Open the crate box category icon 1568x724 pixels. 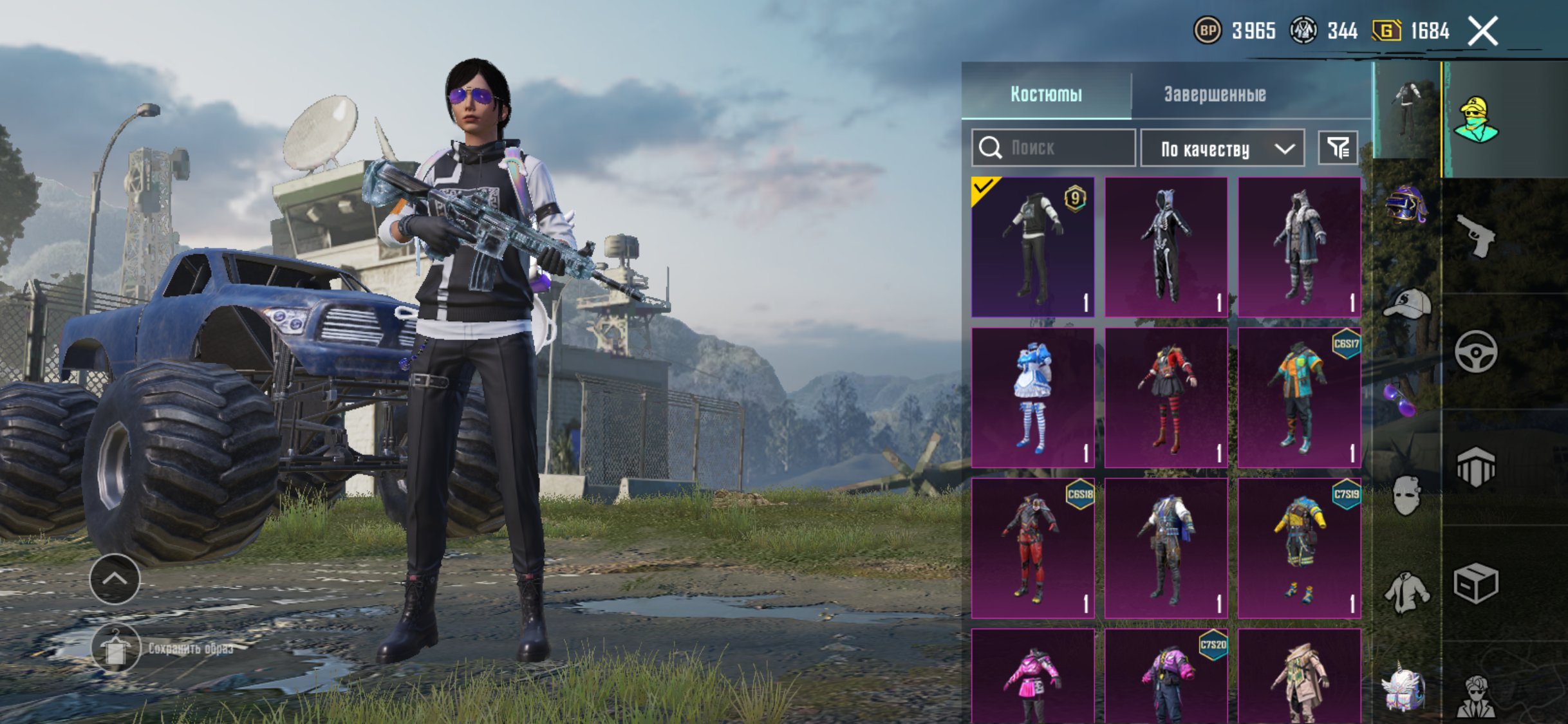click(x=1475, y=583)
